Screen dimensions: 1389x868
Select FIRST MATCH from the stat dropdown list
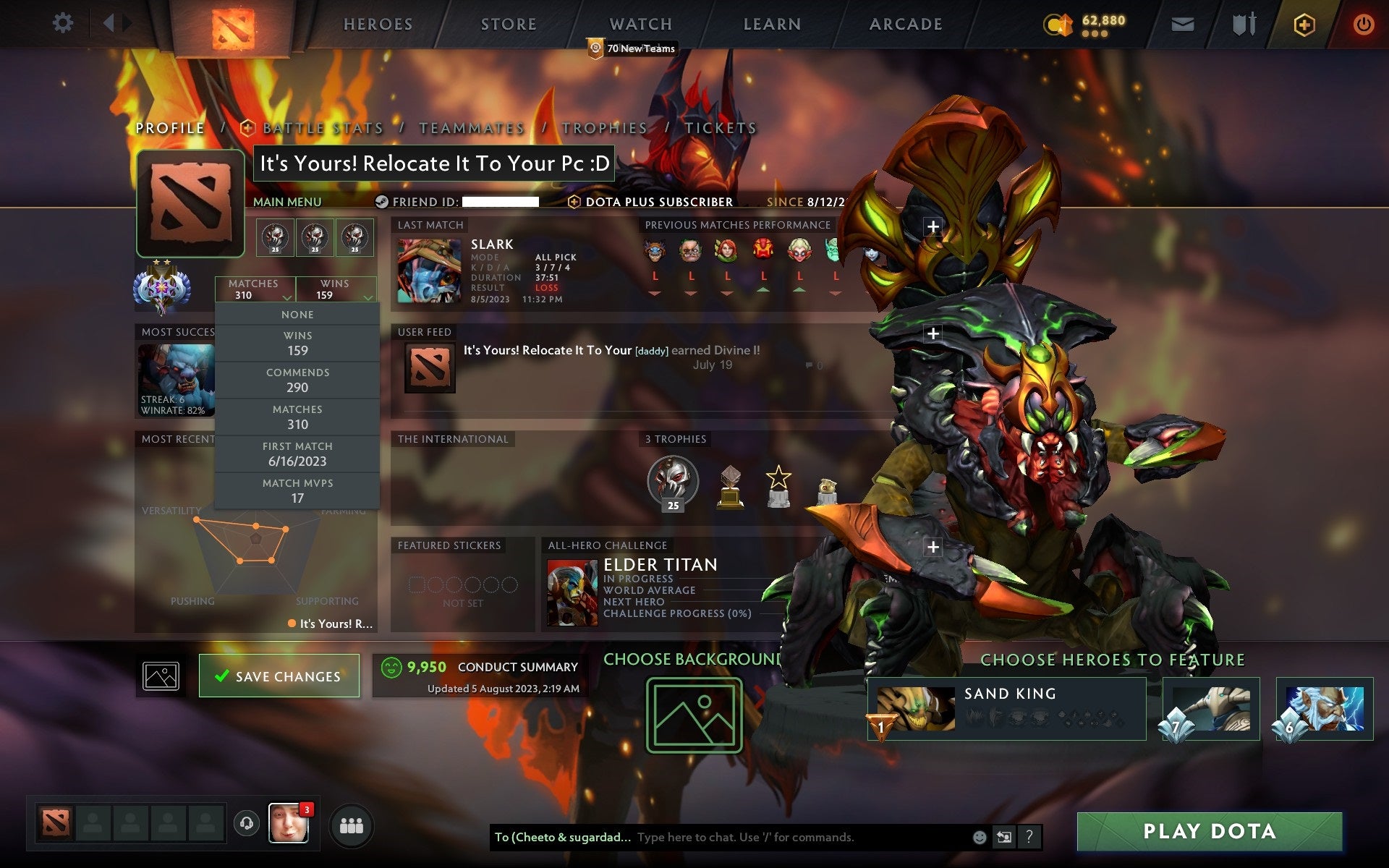[x=298, y=454]
